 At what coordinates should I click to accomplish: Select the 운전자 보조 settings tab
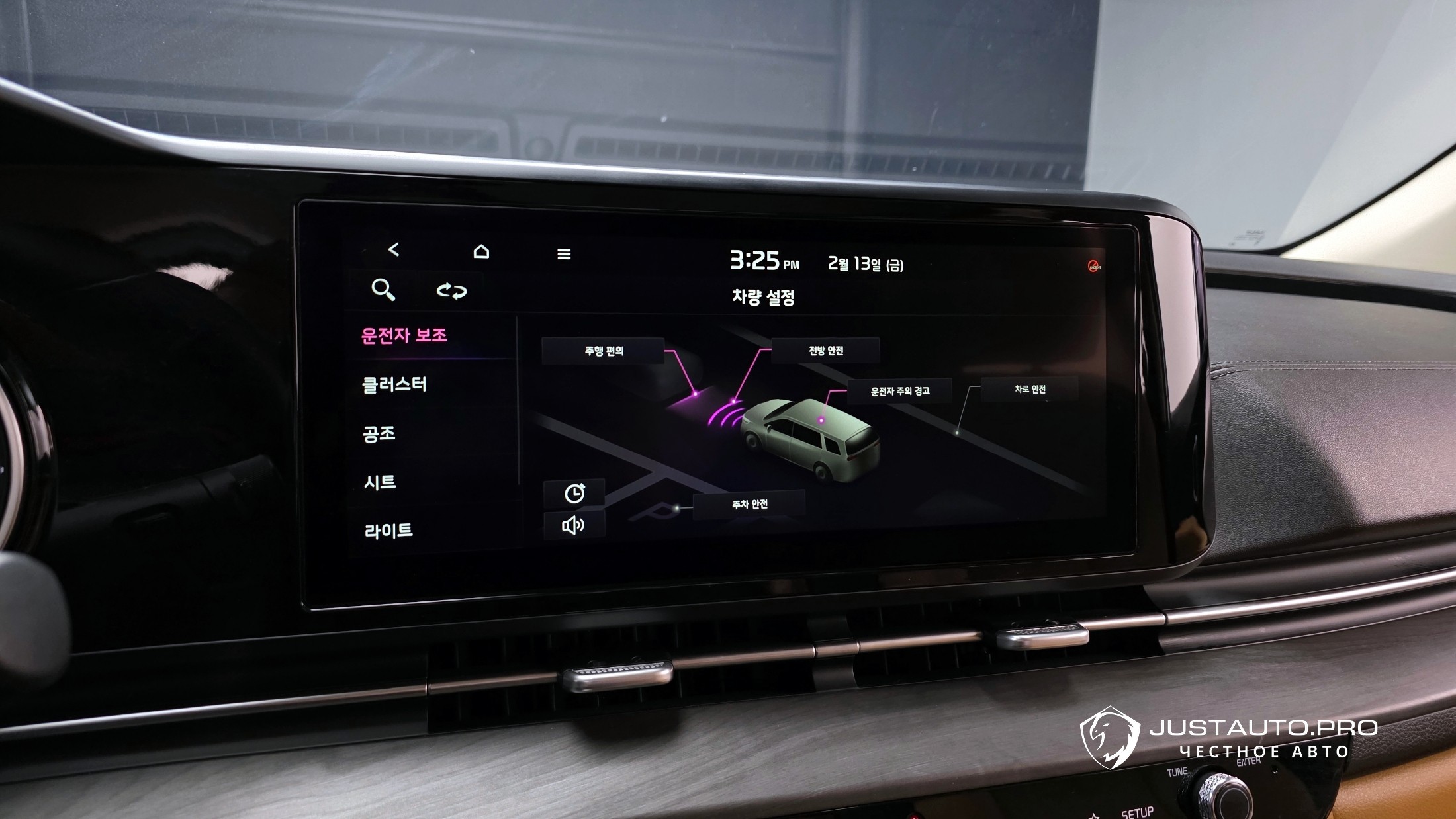point(404,336)
